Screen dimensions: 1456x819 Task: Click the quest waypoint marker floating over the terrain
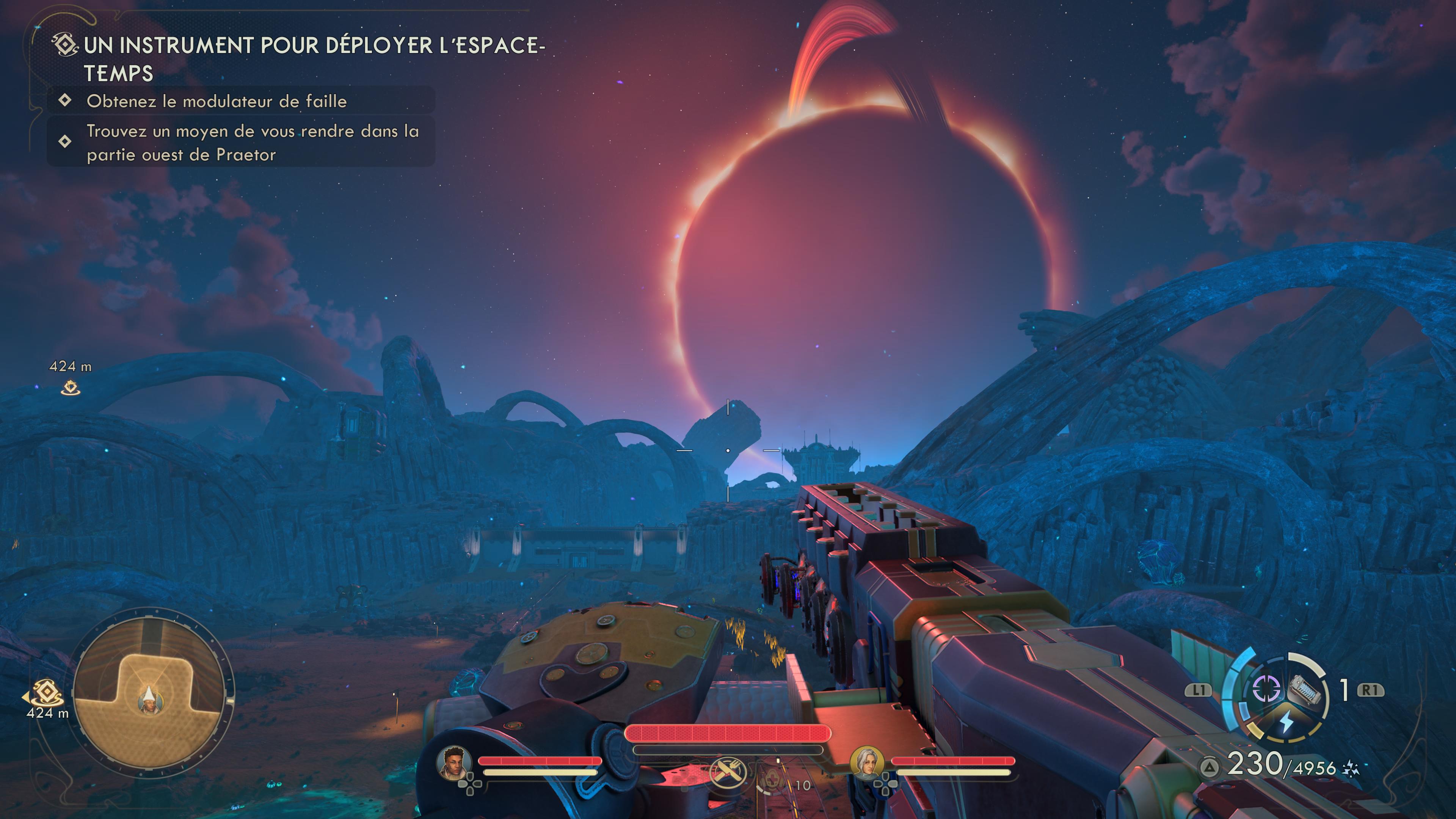(x=71, y=388)
